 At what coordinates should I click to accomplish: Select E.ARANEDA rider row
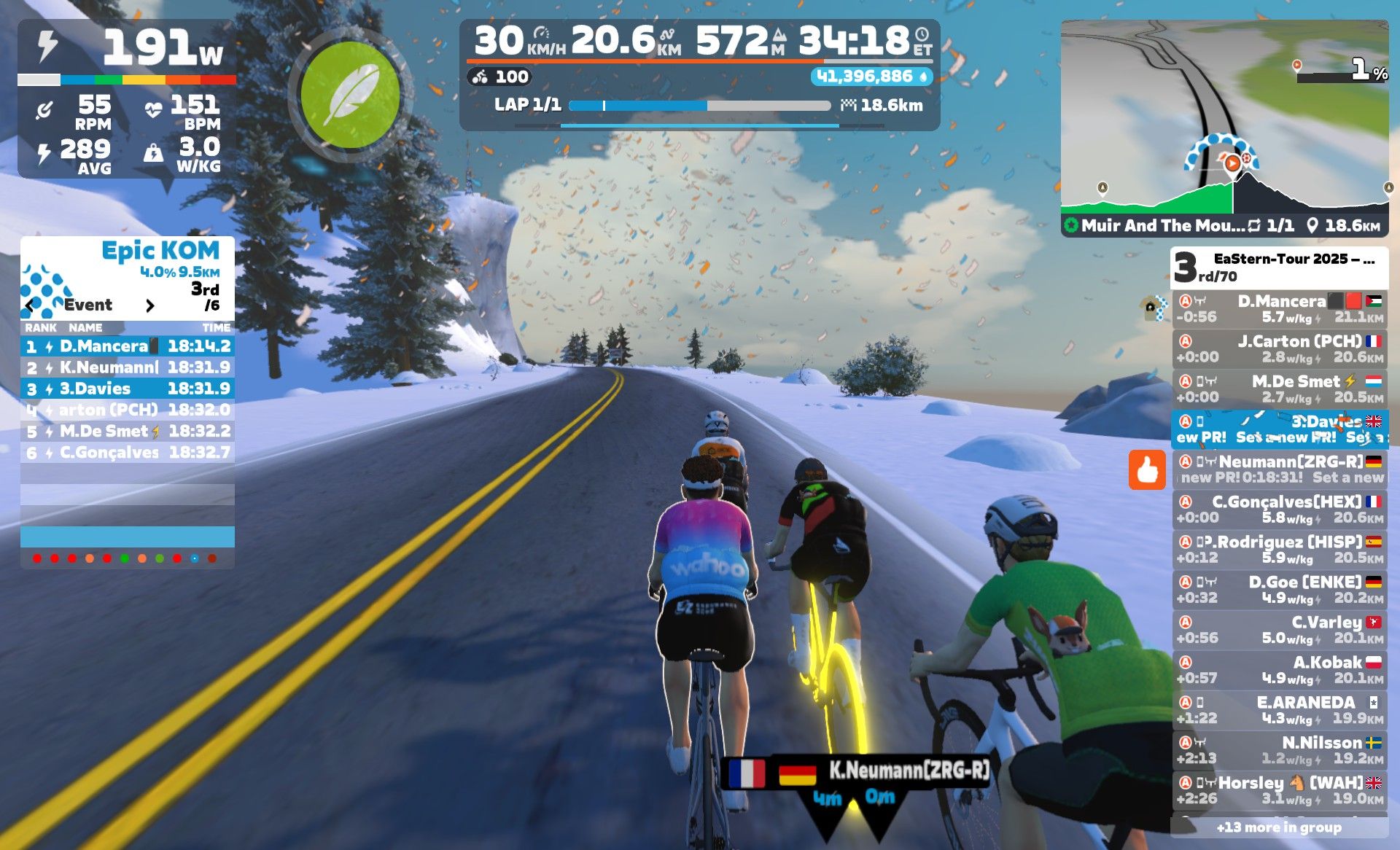coord(1280,709)
